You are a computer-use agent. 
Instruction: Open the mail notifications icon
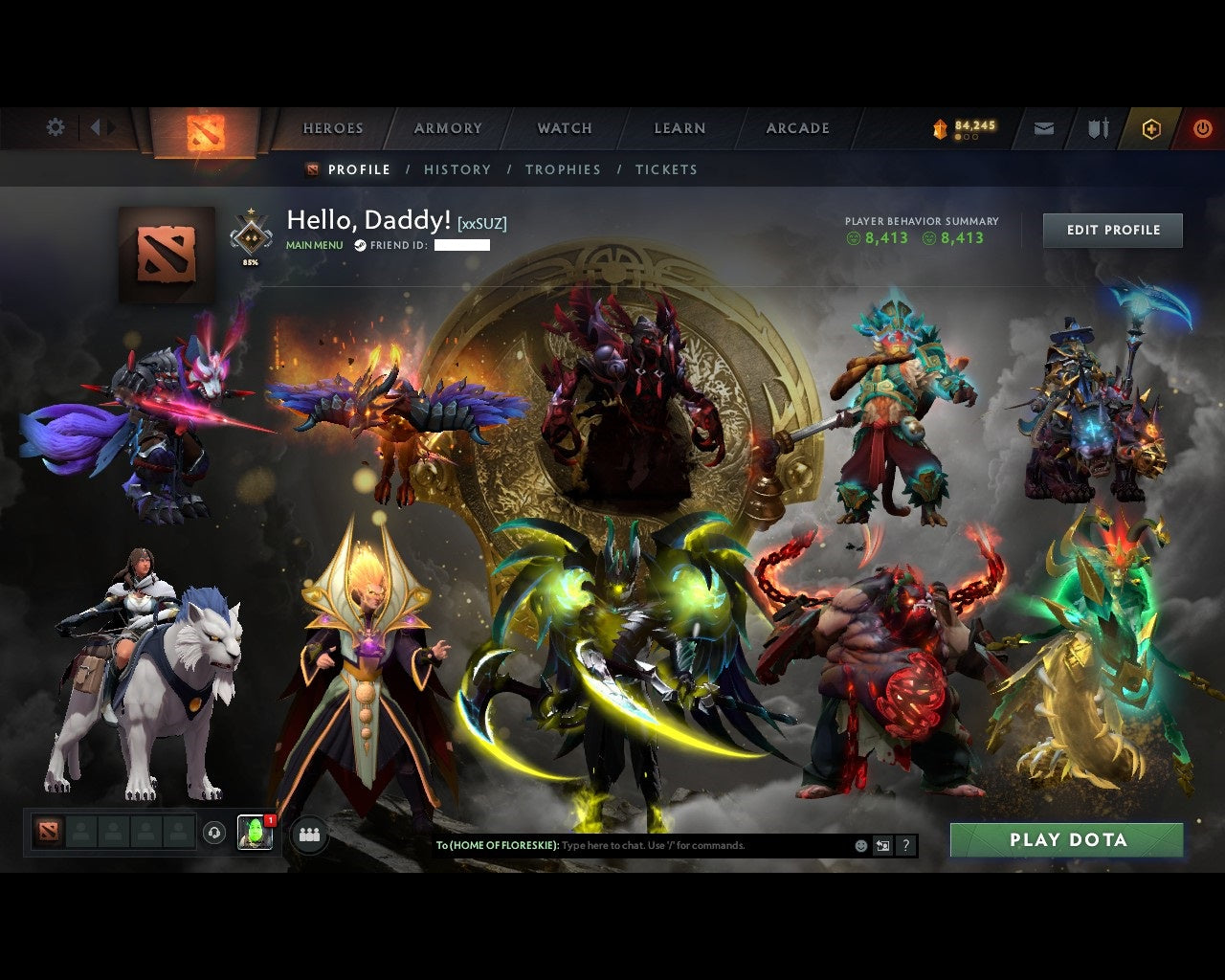point(1043,127)
